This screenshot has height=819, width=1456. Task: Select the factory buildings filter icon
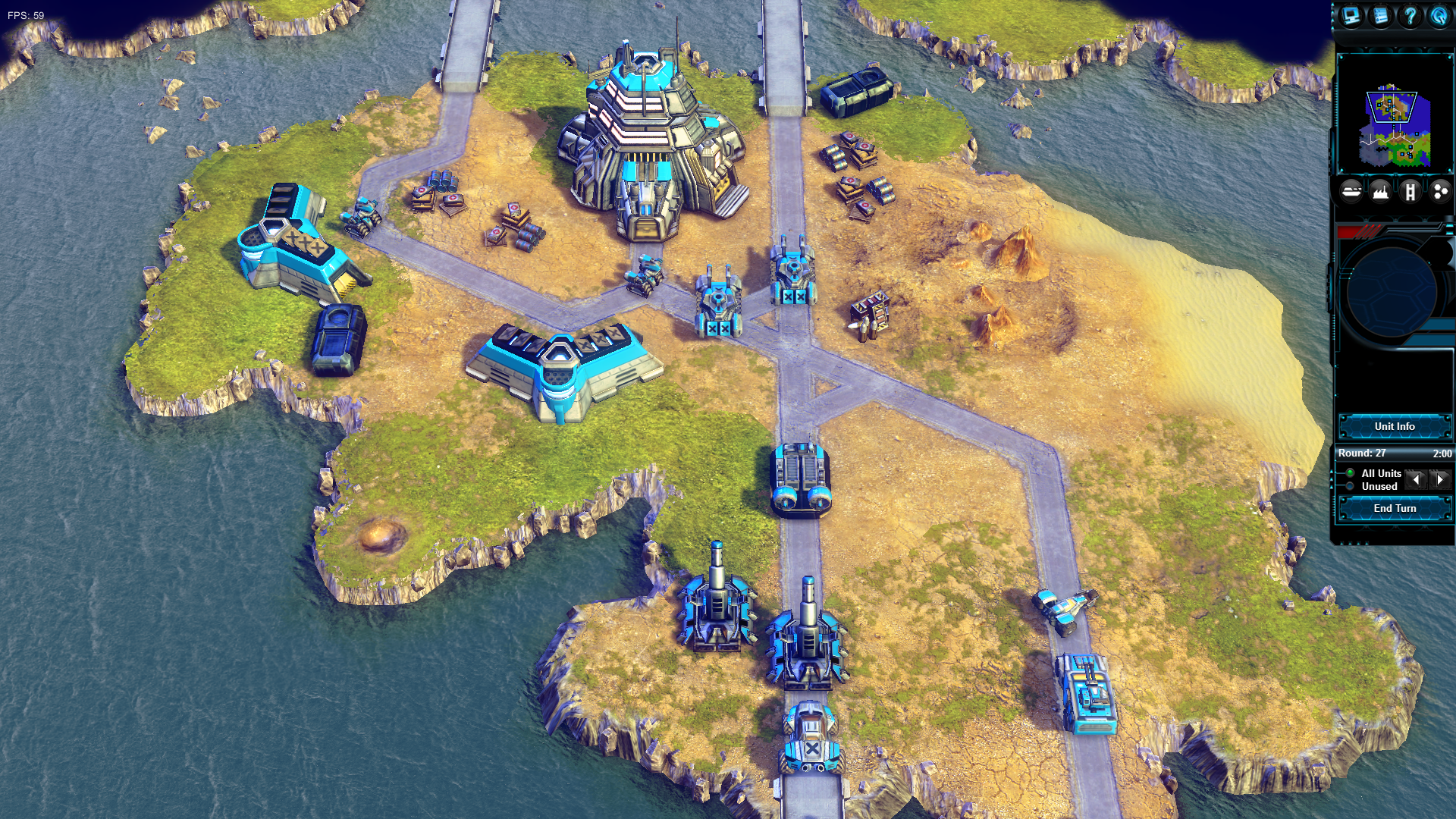pyautogui.click(x=1382, y=192)
